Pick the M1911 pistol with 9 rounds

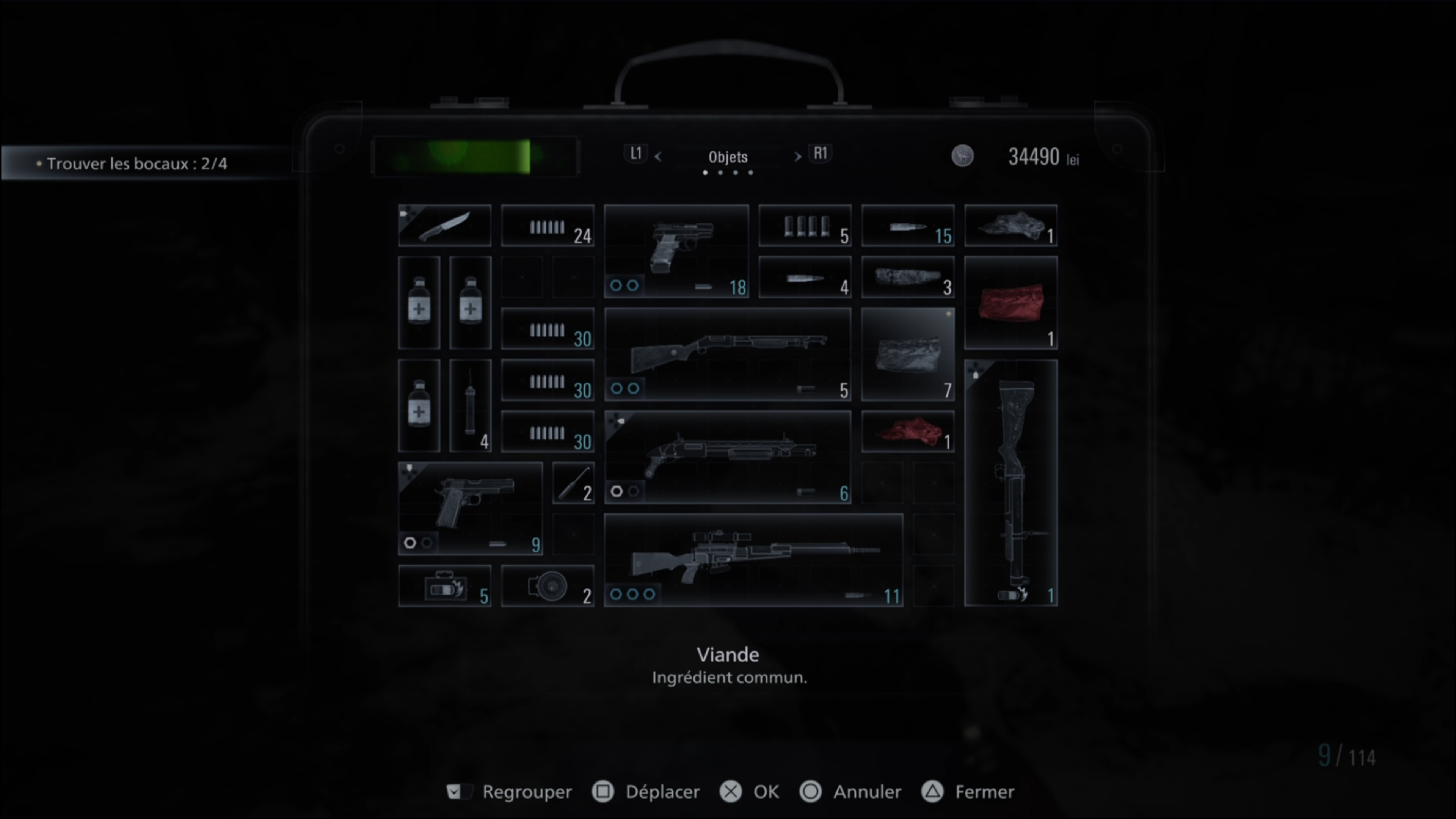click(470, 508)
